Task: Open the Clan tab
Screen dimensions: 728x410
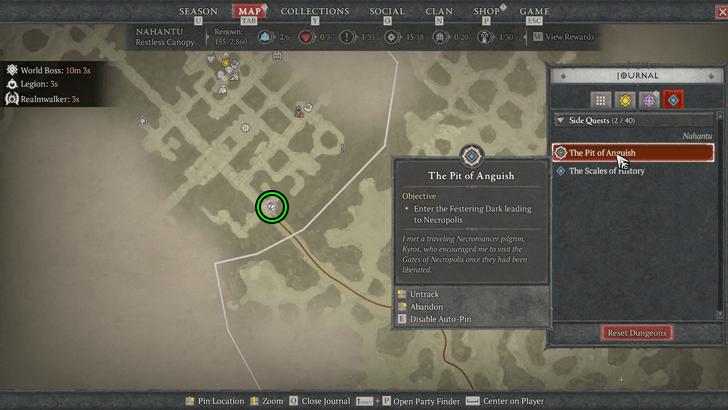Action: [439, 11]
